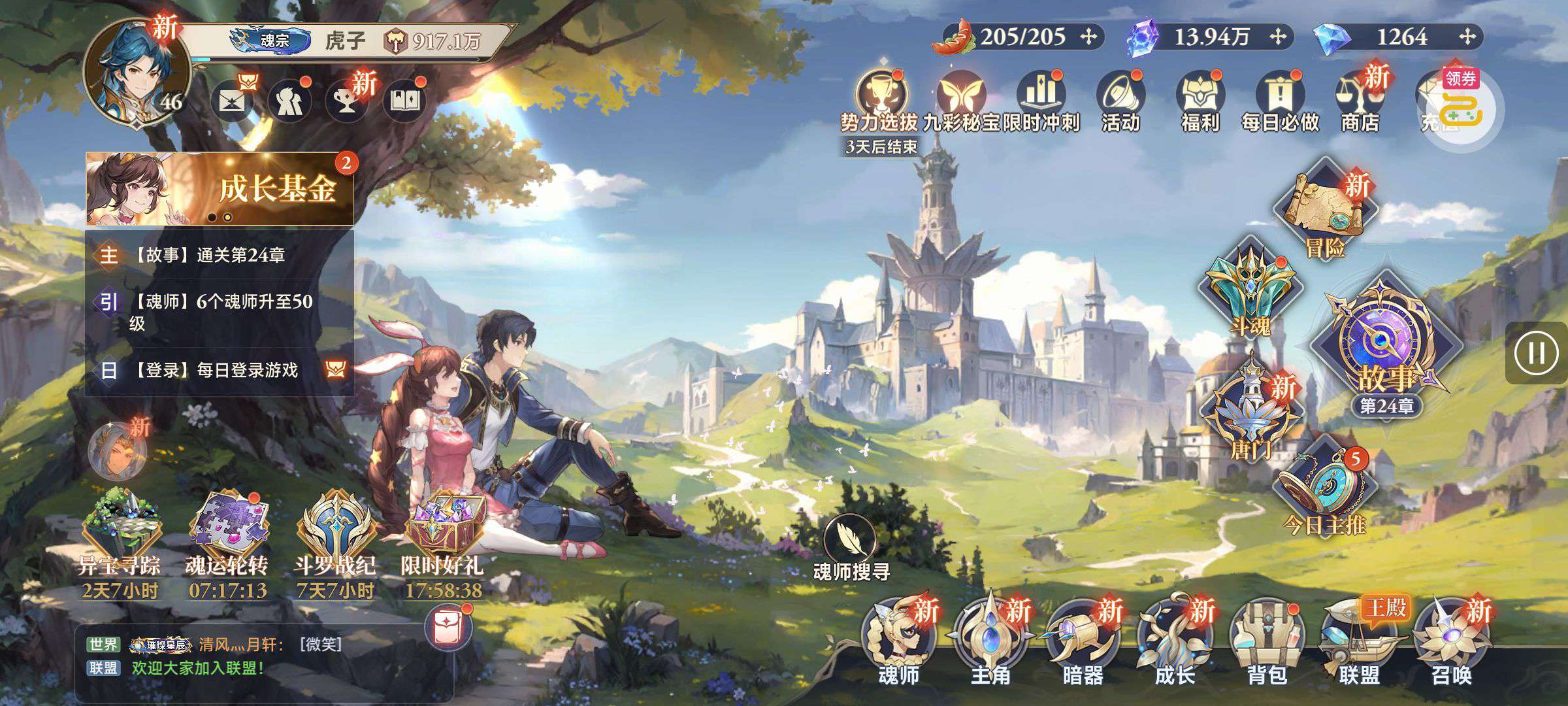
Task: Open the 魂师 heroes menu
Action: (899, 642)
